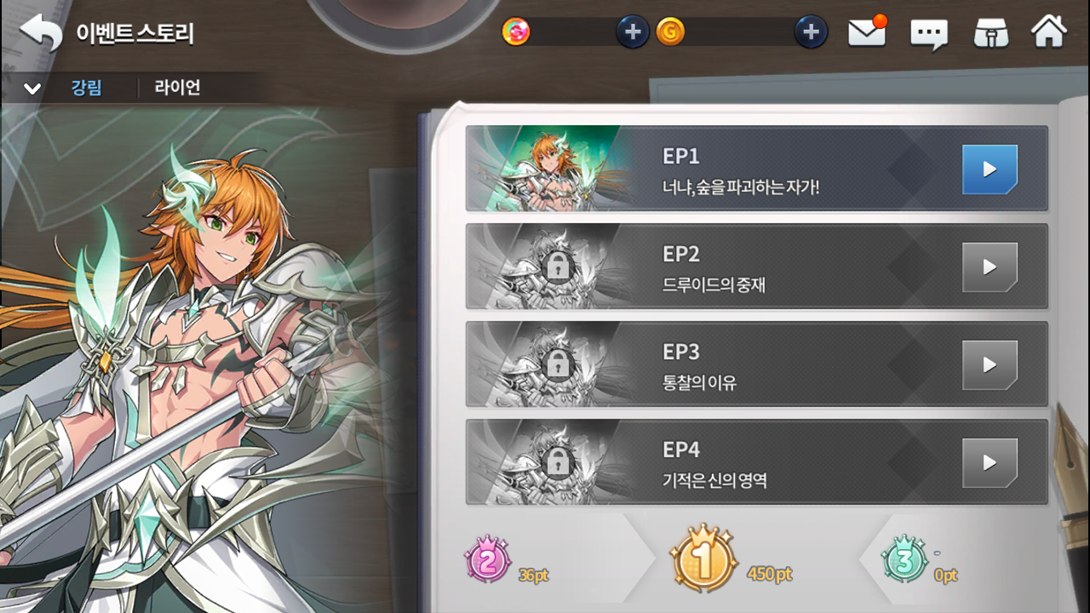Select the locked EP2 드루이드의 중재 row
Image resolution: width=1090 pixels, height=613 pixels.
(x=756, y=267)
